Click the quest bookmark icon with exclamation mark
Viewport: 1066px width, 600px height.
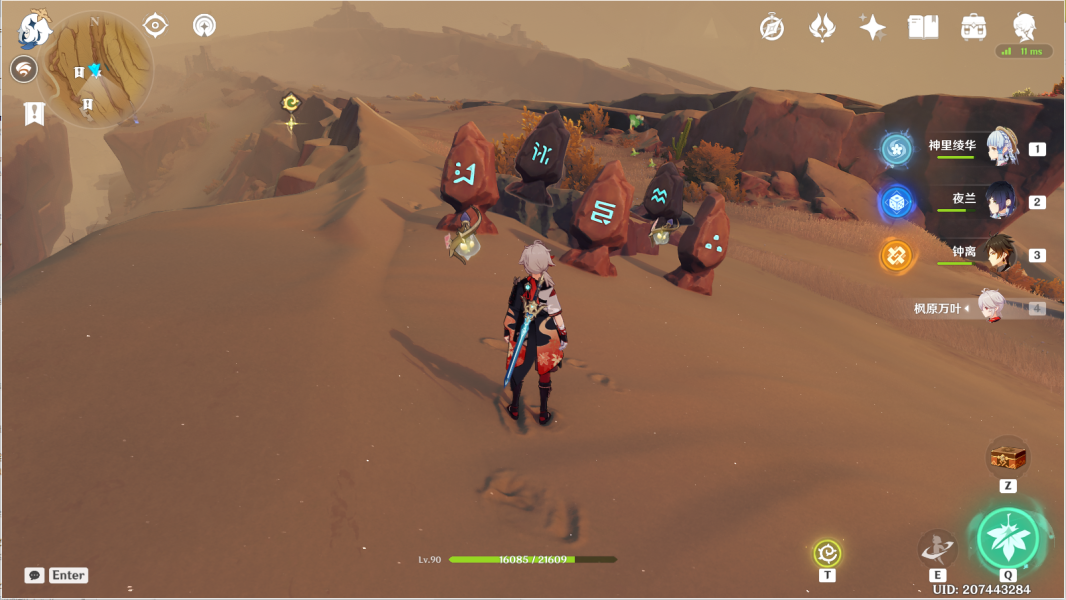click(x=34, y=113)
